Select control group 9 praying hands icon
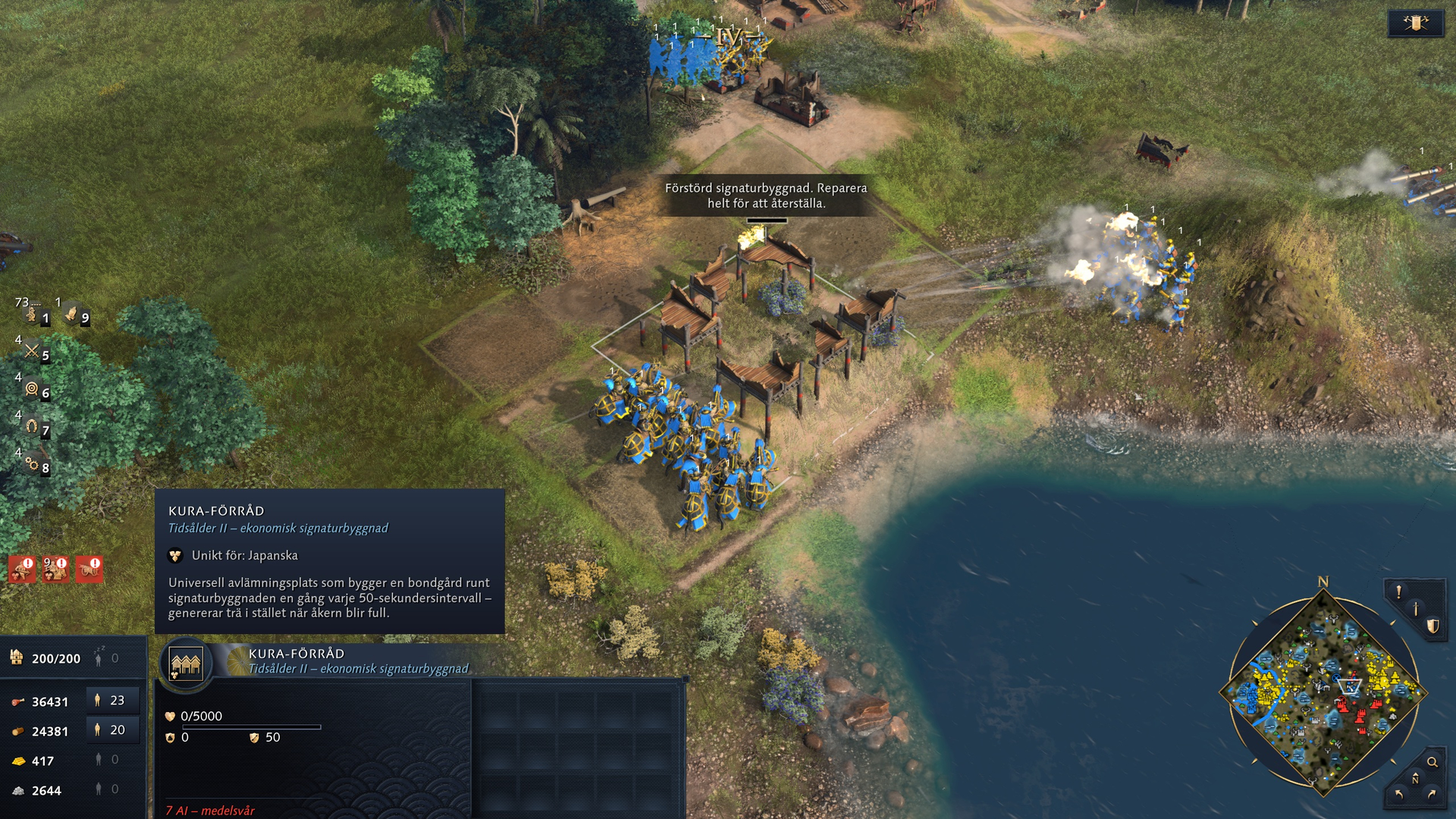Image resolution: width=1456 pixels, height=819 pixels. [x=73, y=312]
